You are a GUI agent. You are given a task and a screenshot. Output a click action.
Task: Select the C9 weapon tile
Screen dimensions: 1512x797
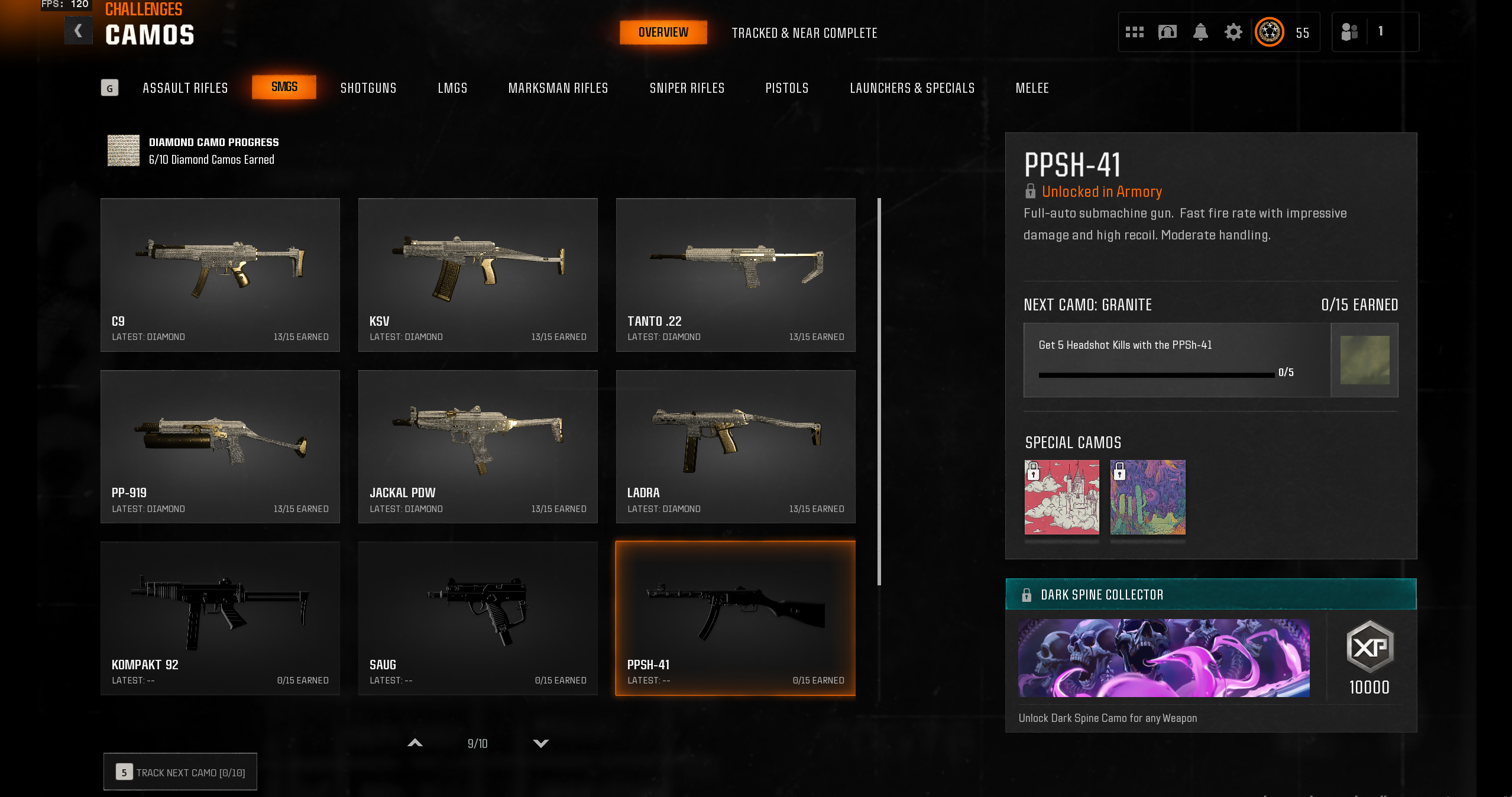coord(220,275)
